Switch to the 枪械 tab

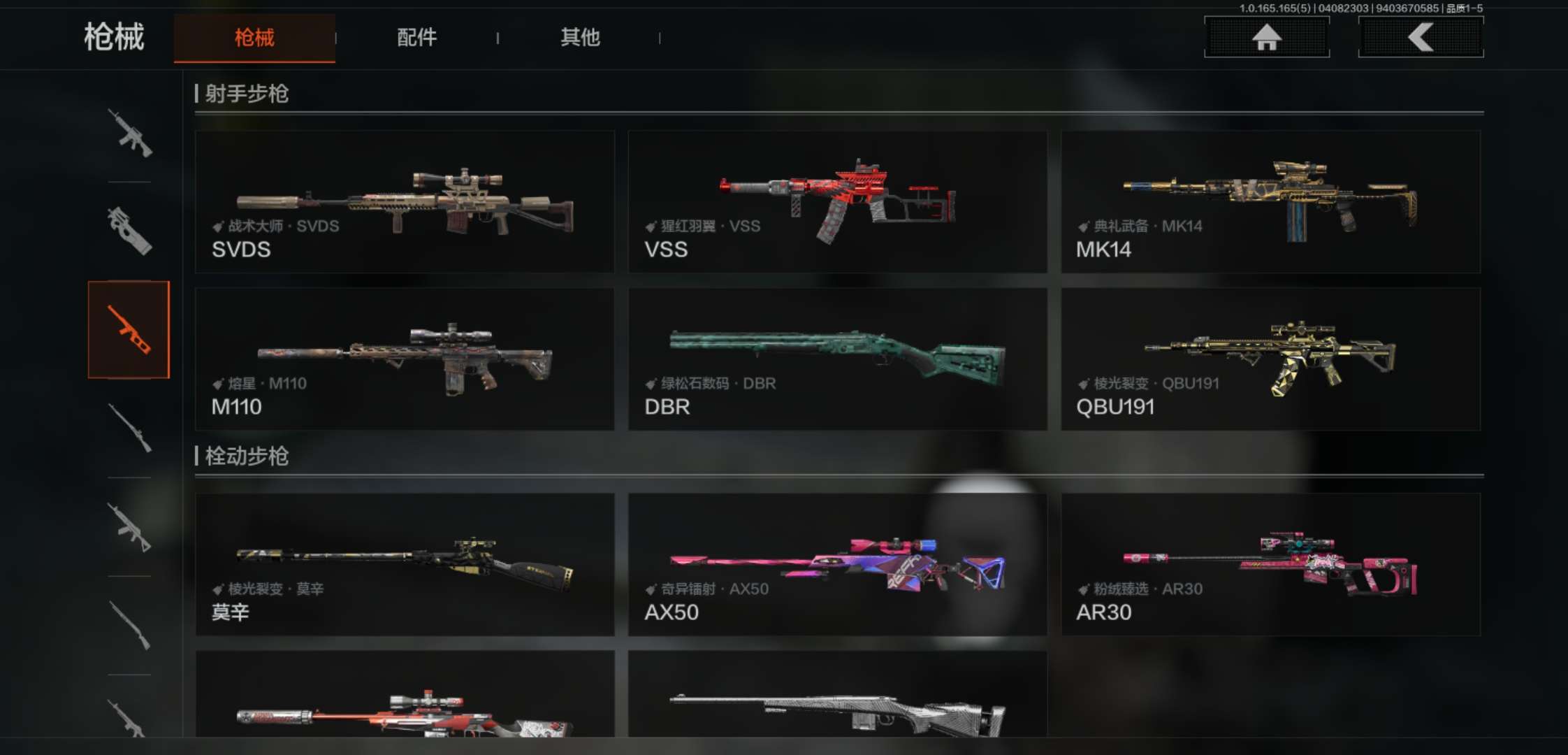tap(254, 38)
